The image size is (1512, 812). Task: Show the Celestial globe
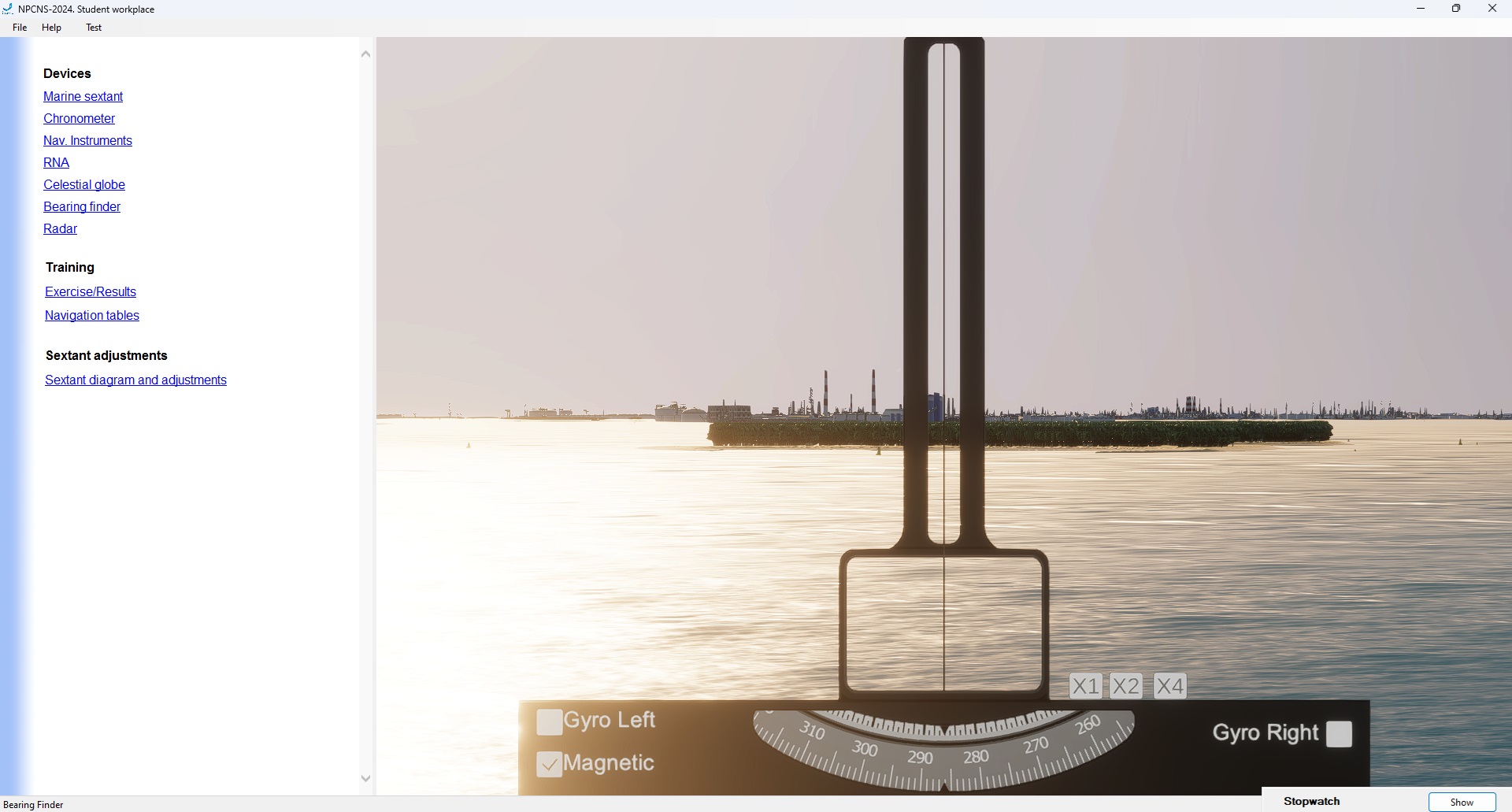84,184
